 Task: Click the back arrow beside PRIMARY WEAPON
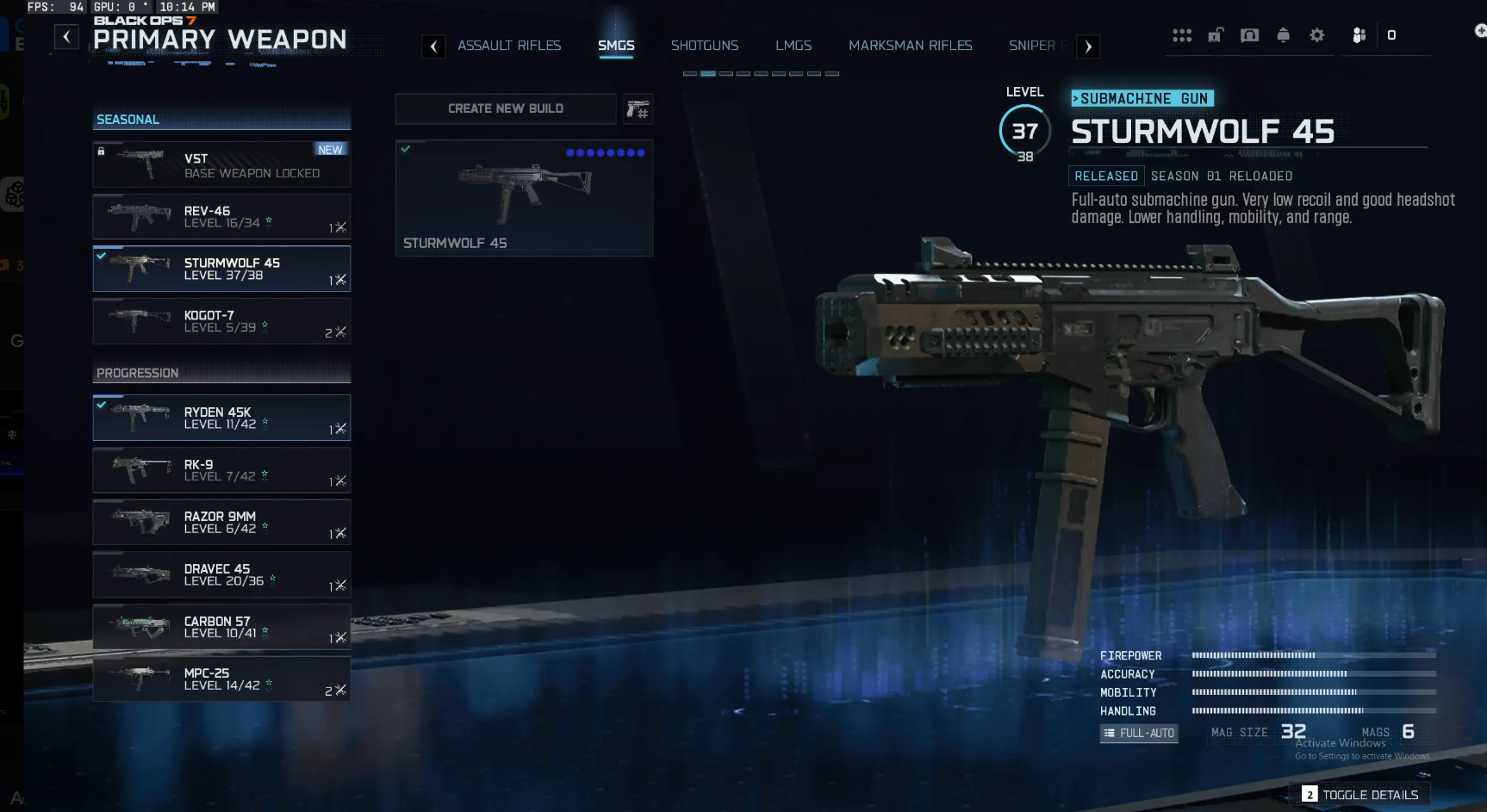(x=66, y=36)
